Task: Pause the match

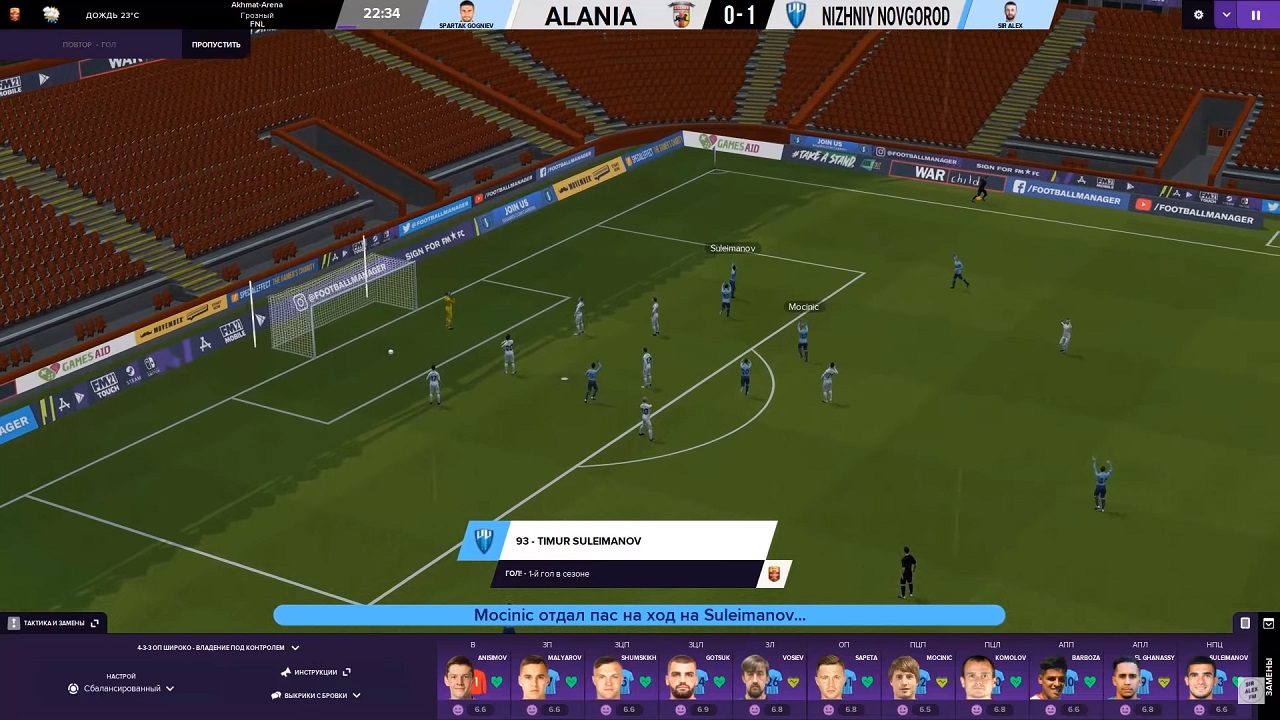Action: [1255, 15]
